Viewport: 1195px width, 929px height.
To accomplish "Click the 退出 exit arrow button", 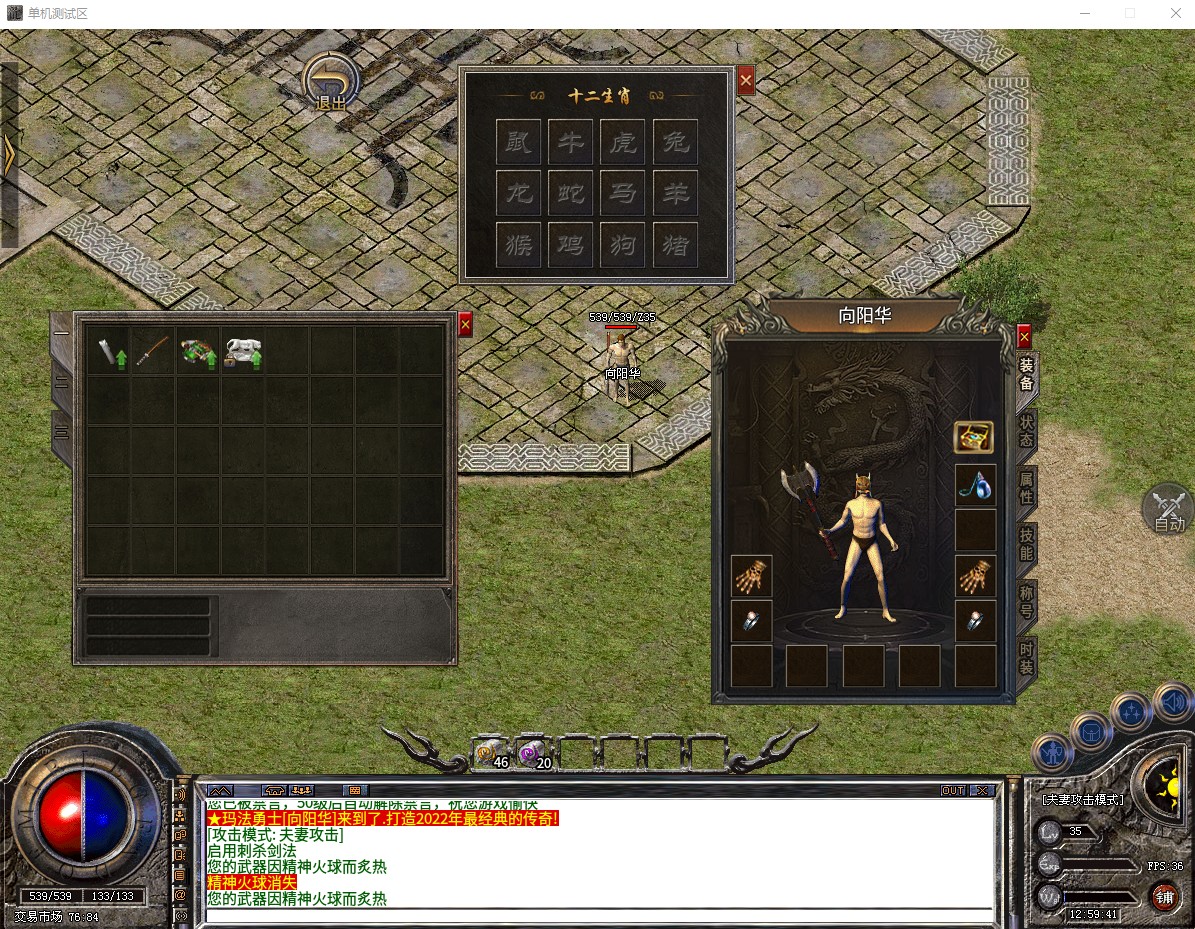I will click(x=331, y=81).
